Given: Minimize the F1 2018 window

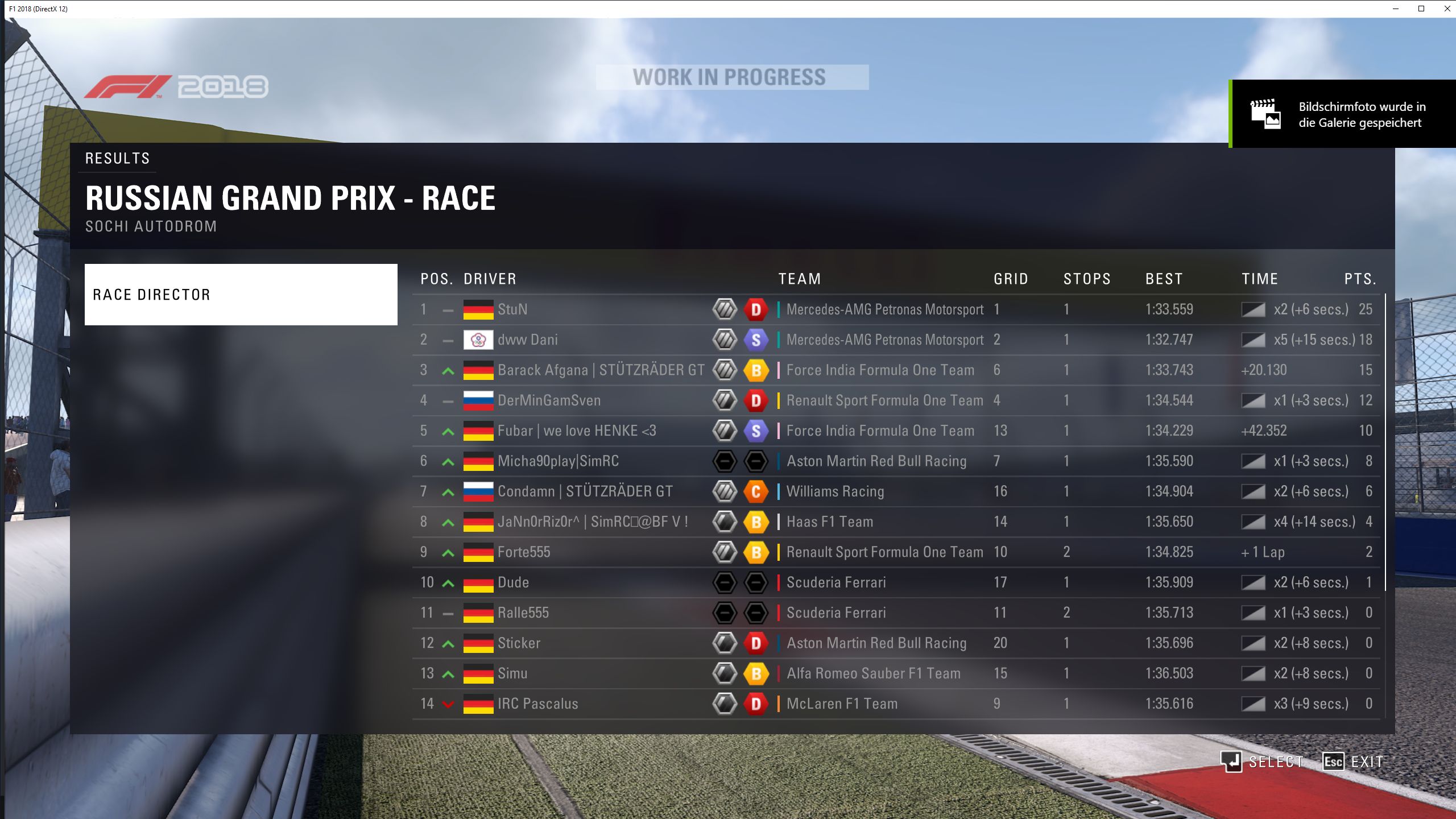Looking at the screenshot, I should [x=1396, y=9].
